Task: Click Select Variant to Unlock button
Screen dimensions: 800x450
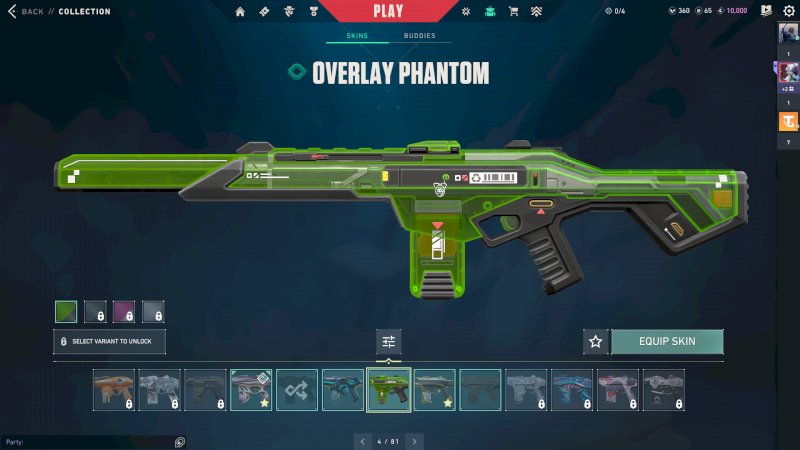Action: tap(109, 342)
